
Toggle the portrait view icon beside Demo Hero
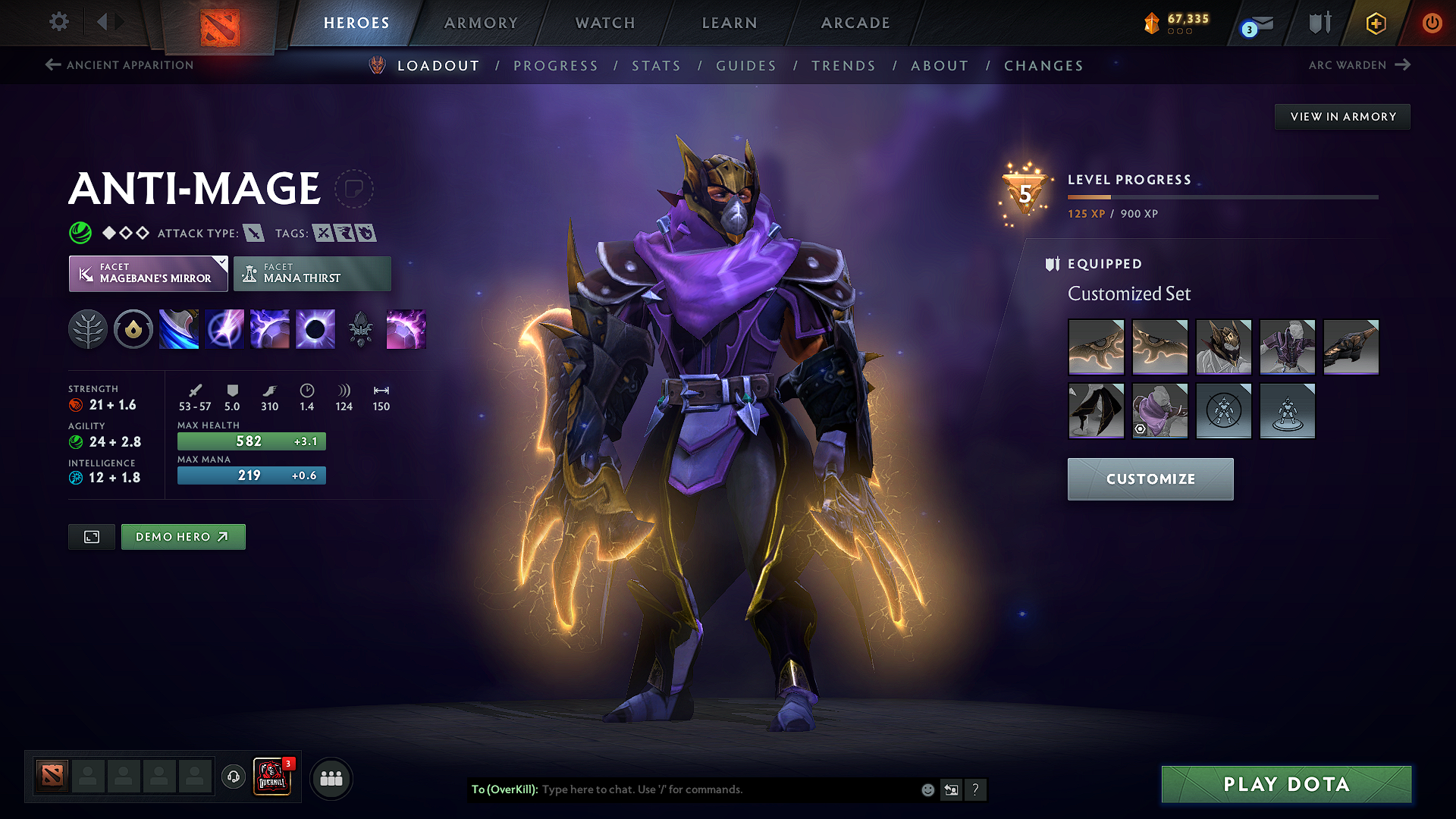[91, 536]
